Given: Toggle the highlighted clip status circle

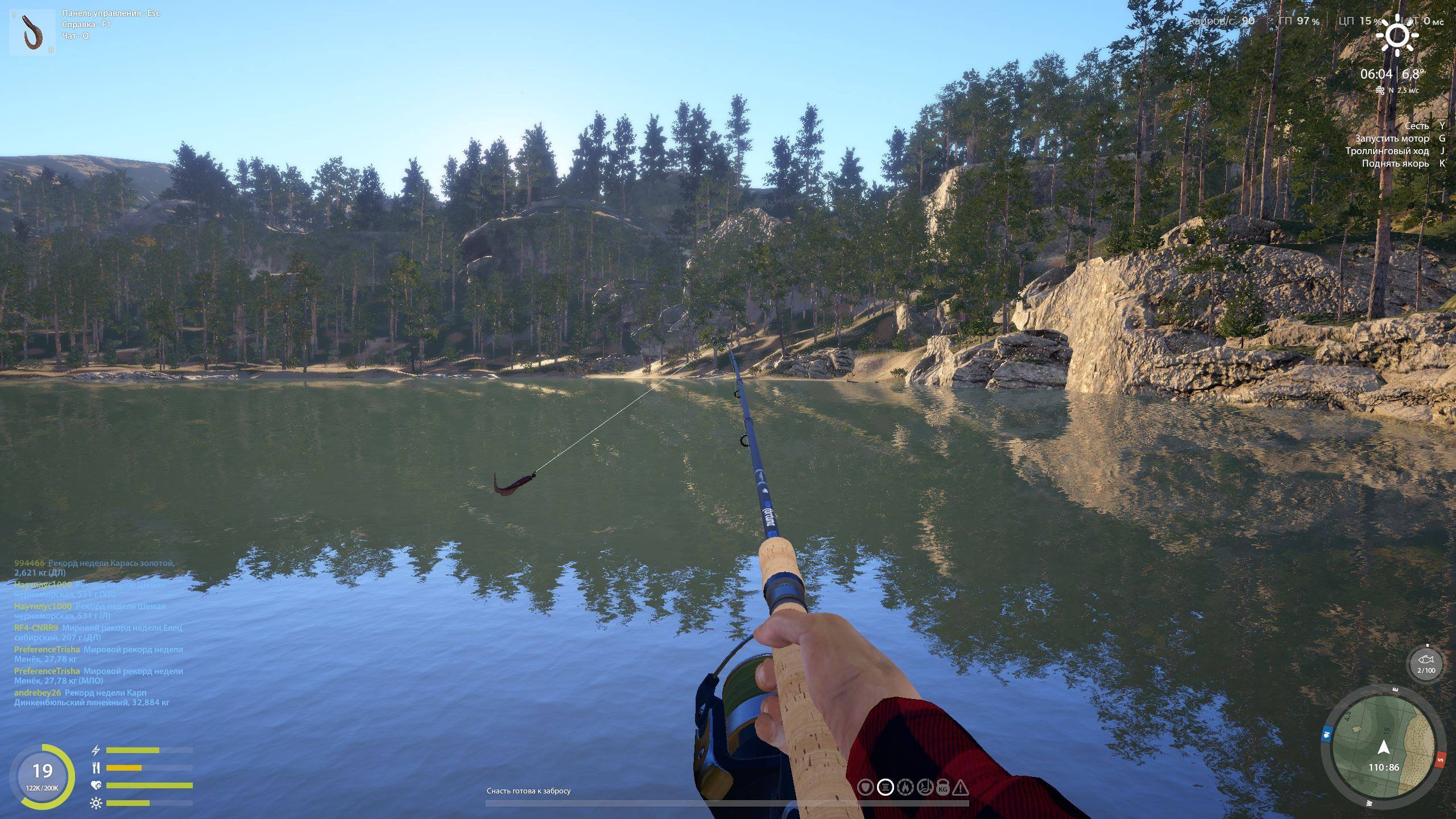Looking at the screenshot, I should pyautogui.click(x=886, y=787).
